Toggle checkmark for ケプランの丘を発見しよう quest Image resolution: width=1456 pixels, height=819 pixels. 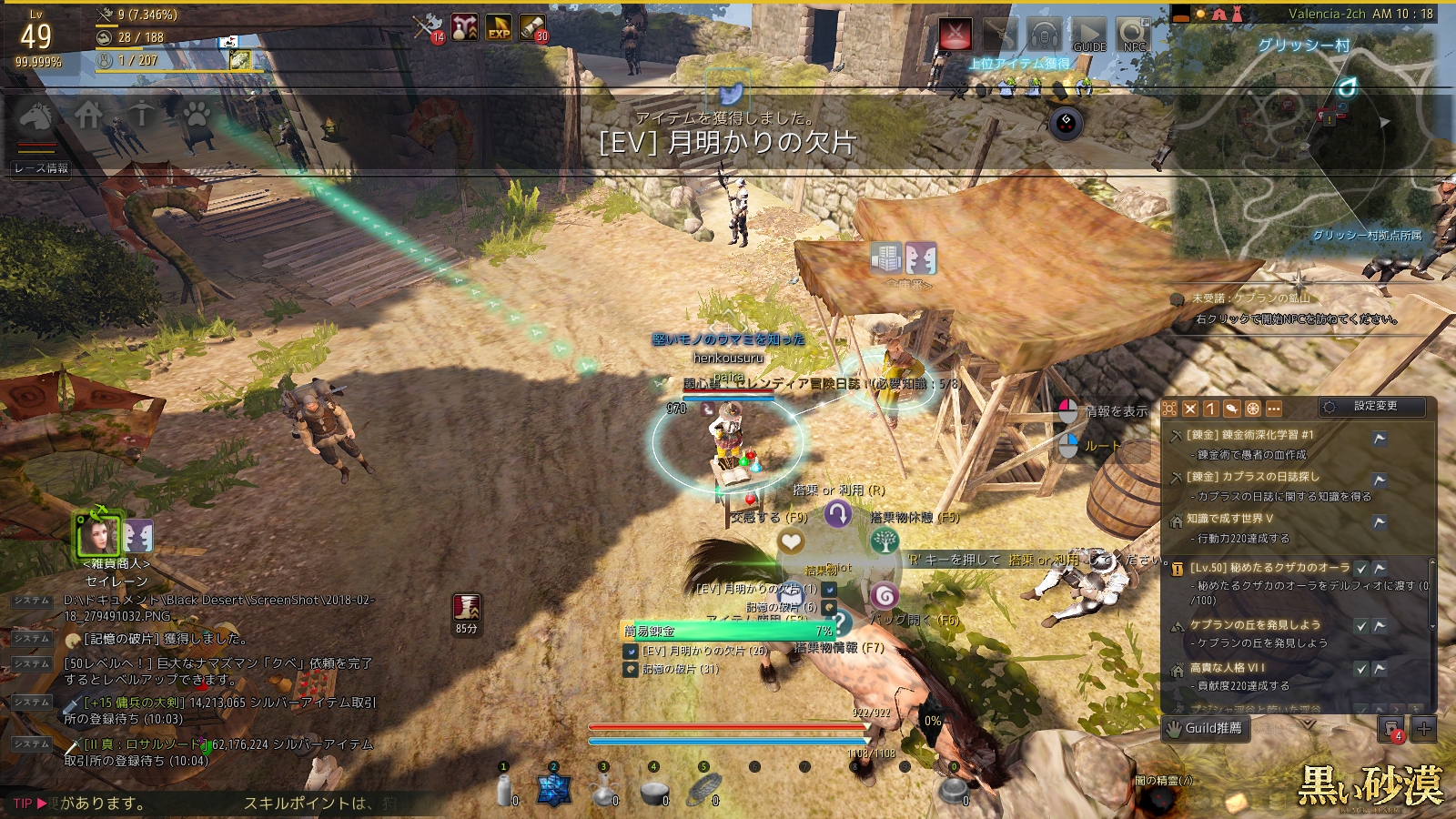coord(1361,625)
